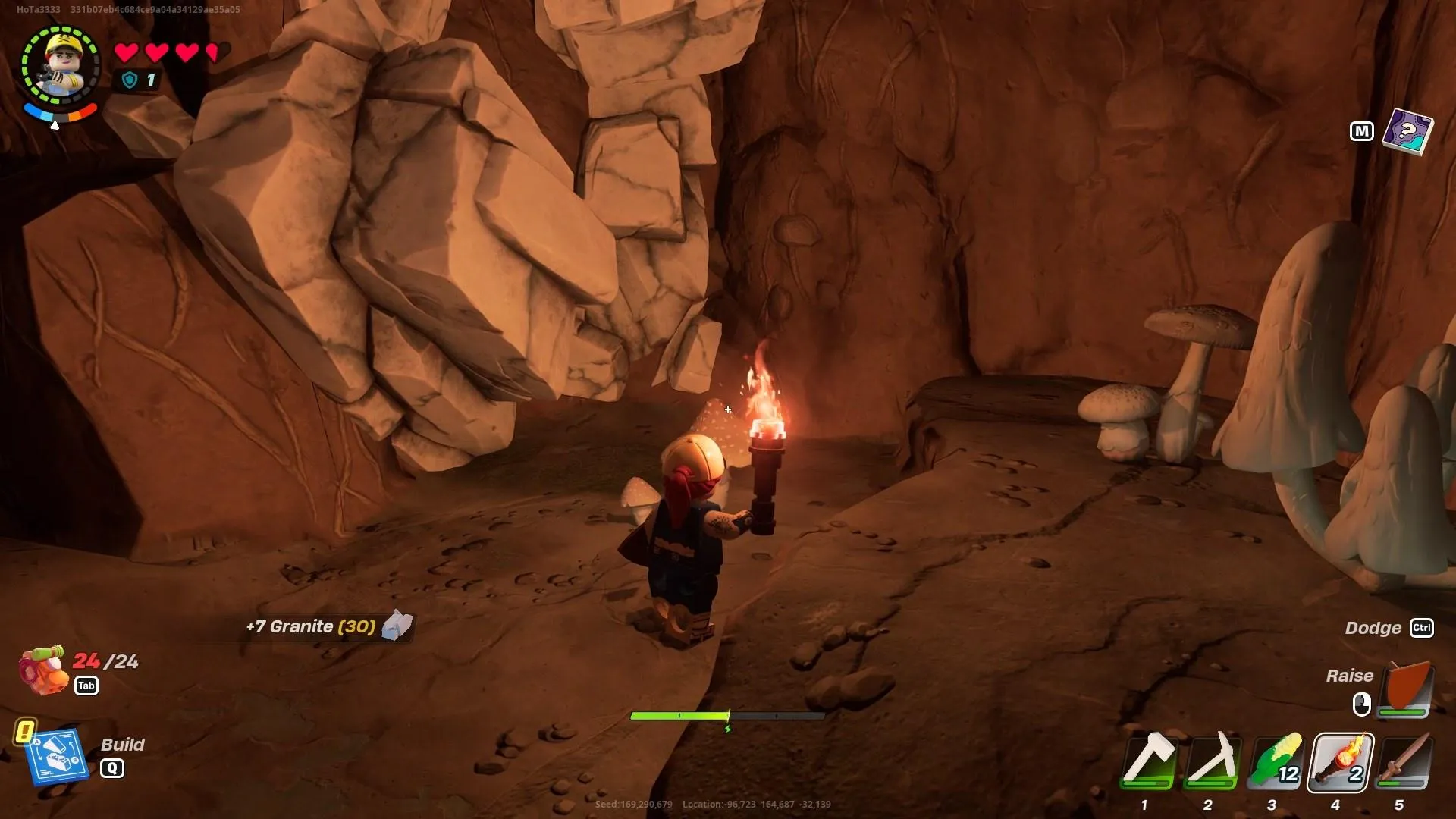This screenshot has width=1456, height=819.
Task: Open the map via the question-mark map icon
Action: coord(1407,131)
